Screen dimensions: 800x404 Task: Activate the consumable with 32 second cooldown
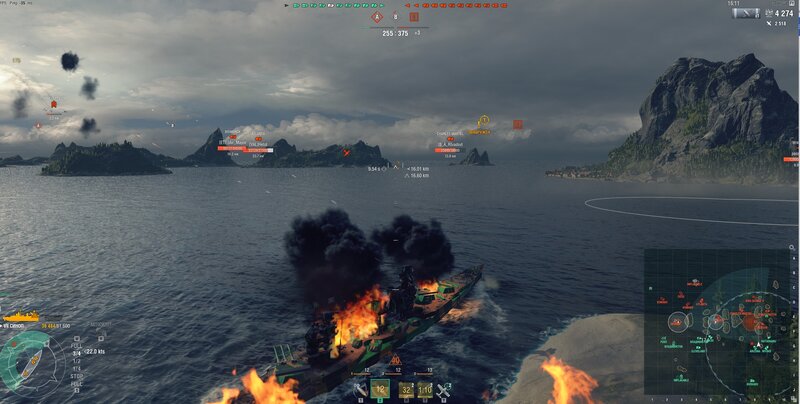(x=406, y=390)
